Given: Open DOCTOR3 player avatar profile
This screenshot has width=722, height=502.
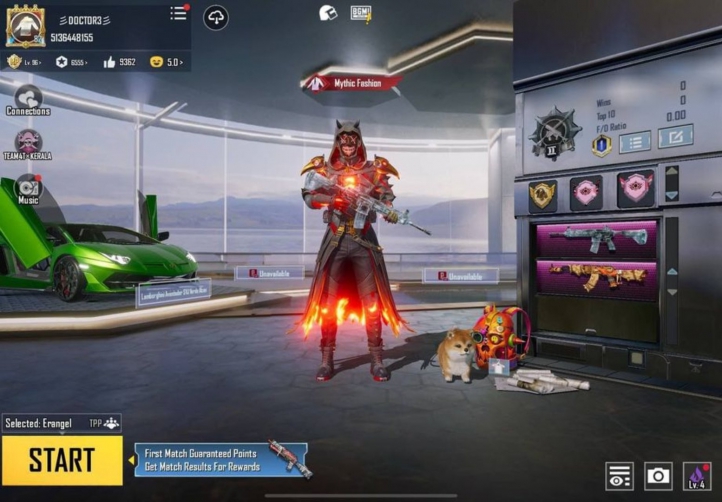Looking at the screenshot, I should (25, 26).
